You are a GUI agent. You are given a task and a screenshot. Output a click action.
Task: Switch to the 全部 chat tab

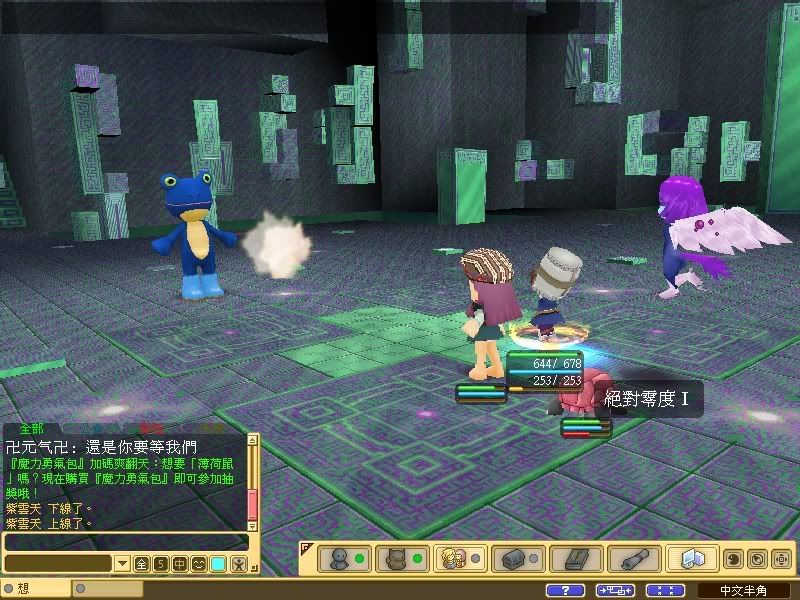pyautogui.click(x=31, y=427)
